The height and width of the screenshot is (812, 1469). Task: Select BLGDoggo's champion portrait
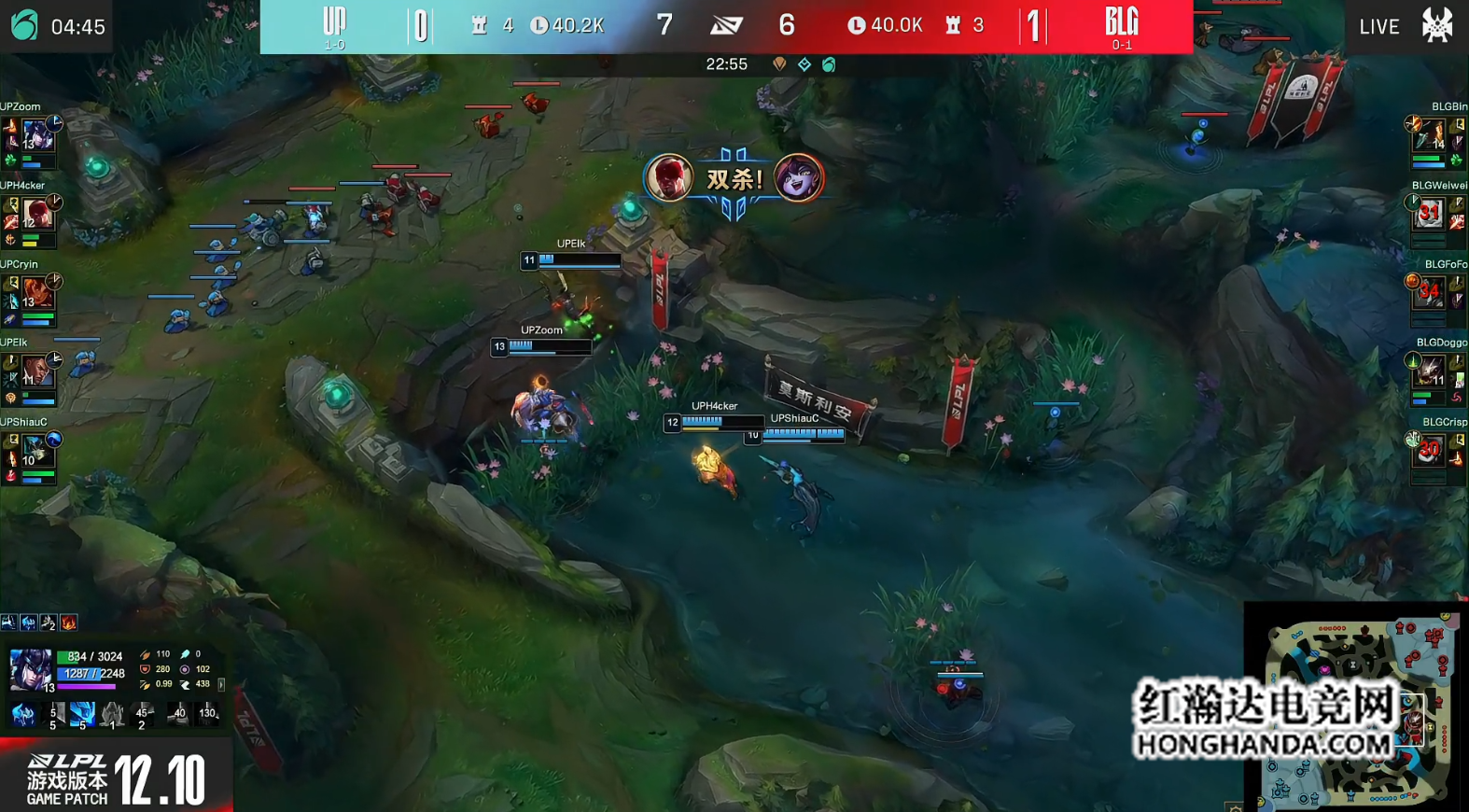[1429, 371]
